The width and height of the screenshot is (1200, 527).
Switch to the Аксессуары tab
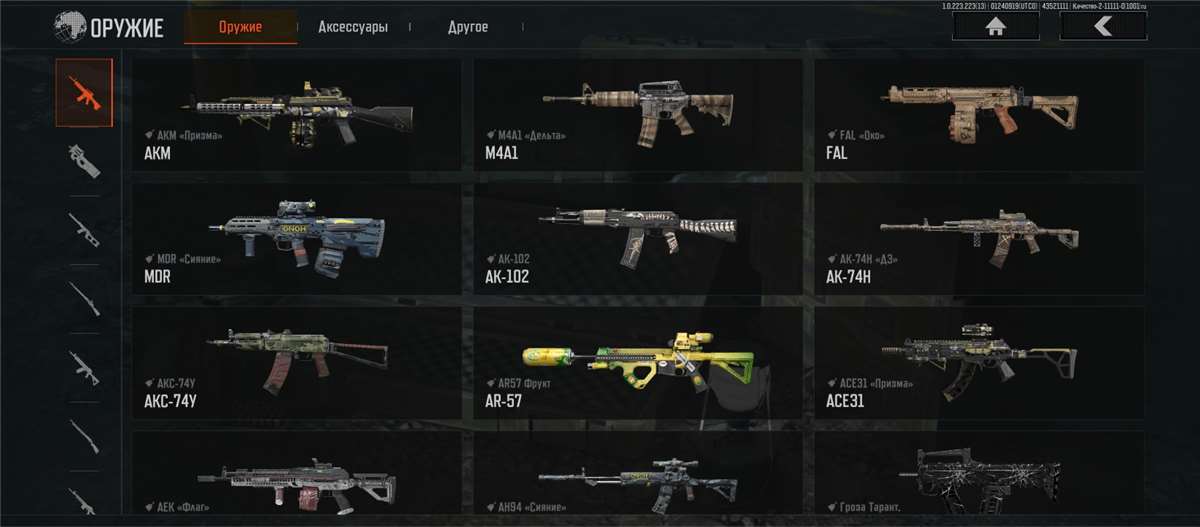pos(353,27)
